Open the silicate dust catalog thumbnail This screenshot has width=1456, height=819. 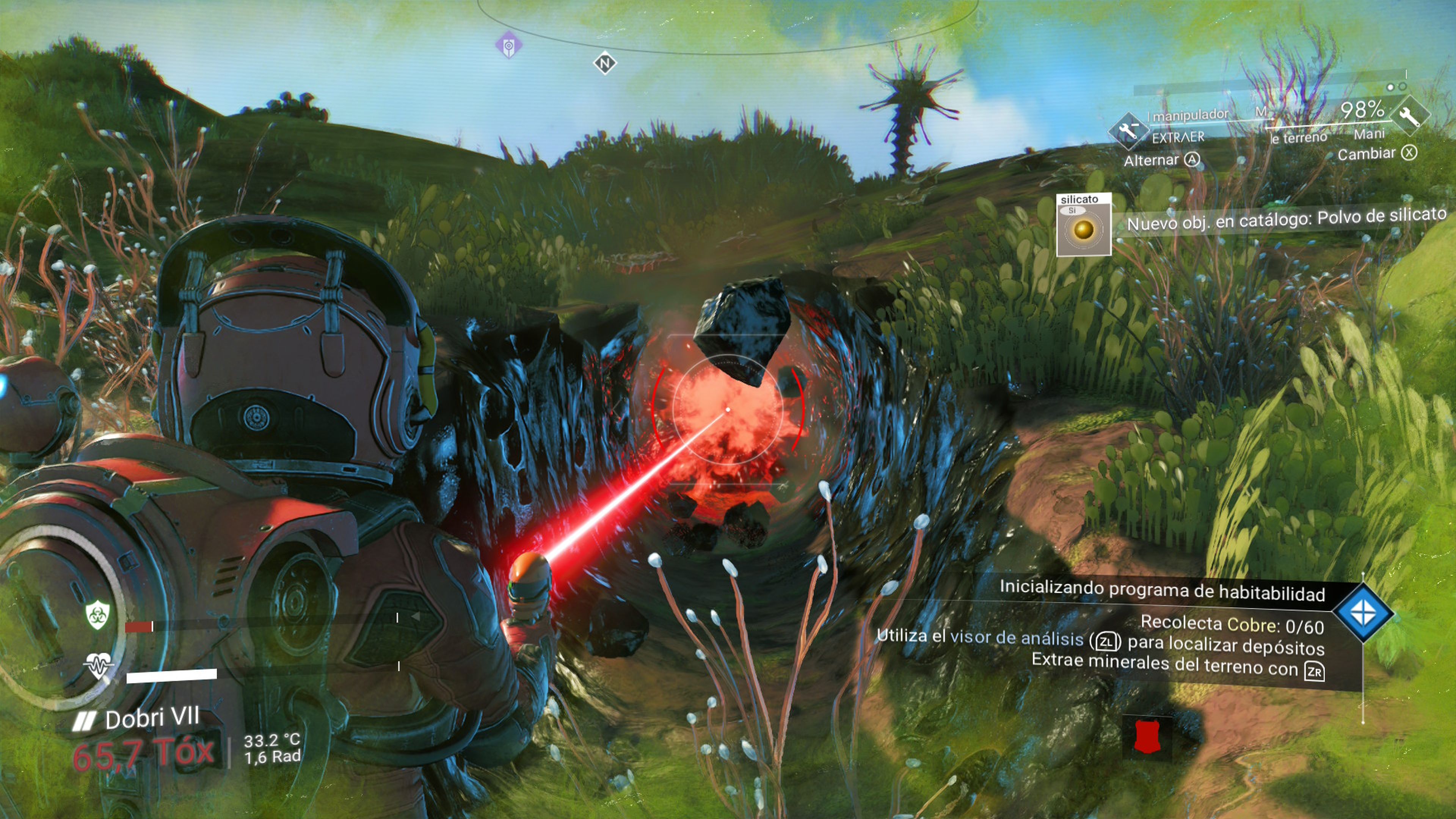pos(1084,225)
